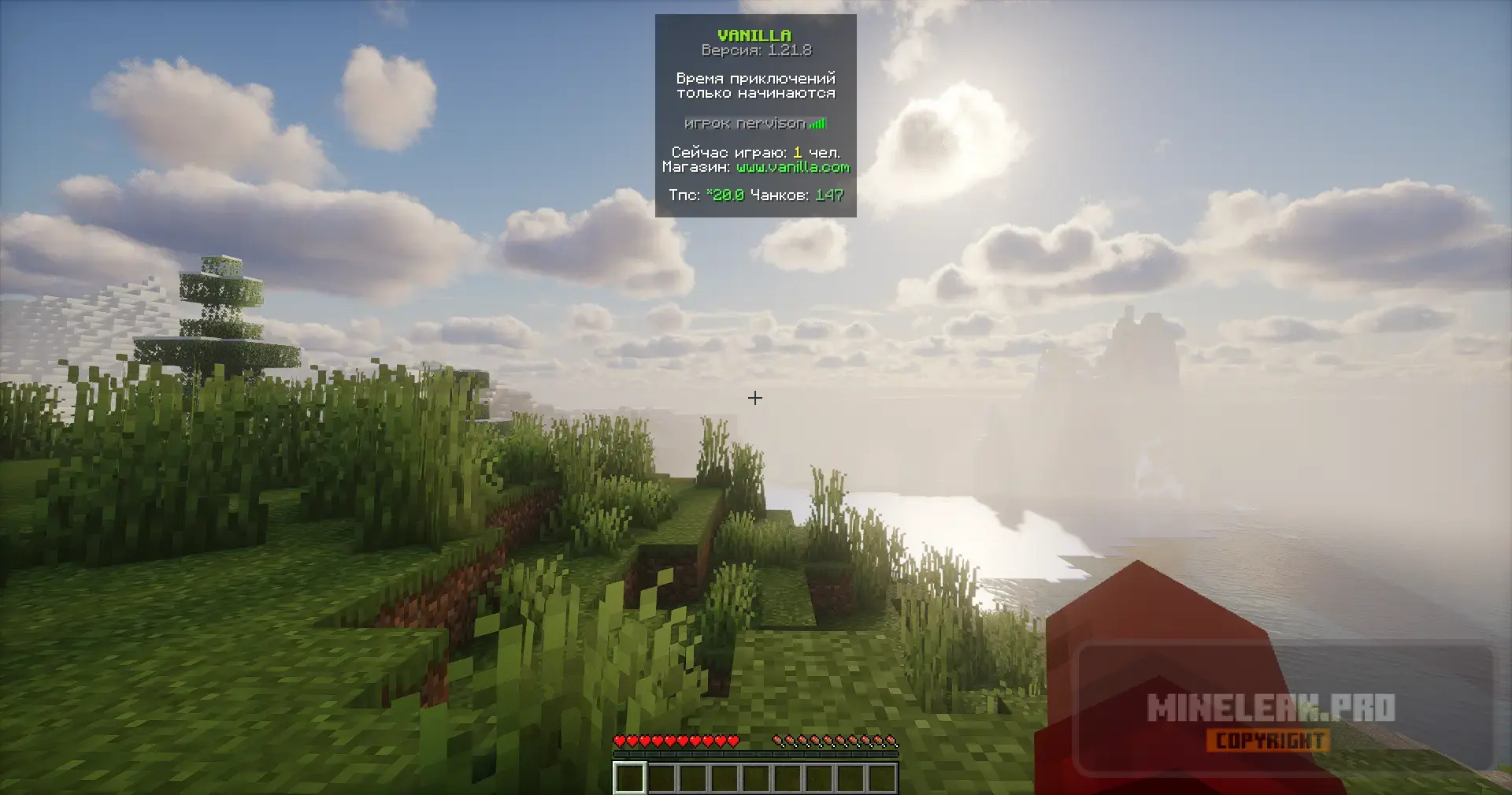Open the www.vanilla.com shop link
Screen dimensions: 1512x795
coord(793,167)
